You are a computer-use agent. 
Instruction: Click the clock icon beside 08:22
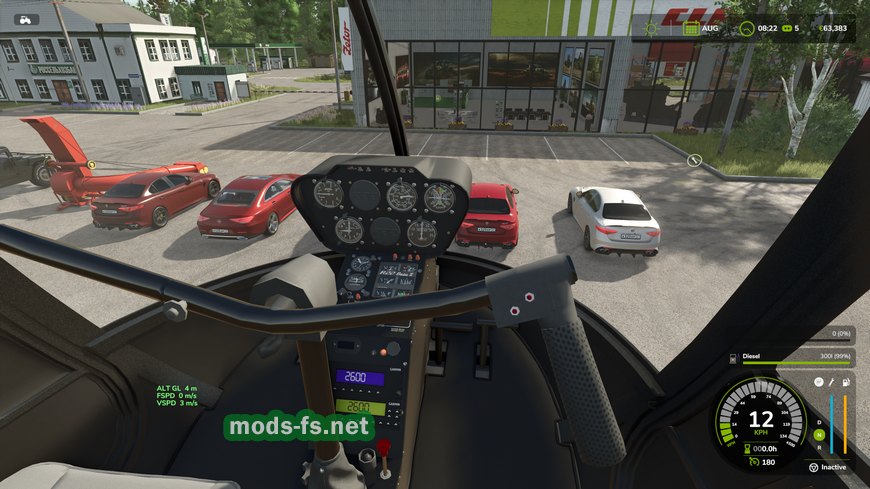[749, 29]
